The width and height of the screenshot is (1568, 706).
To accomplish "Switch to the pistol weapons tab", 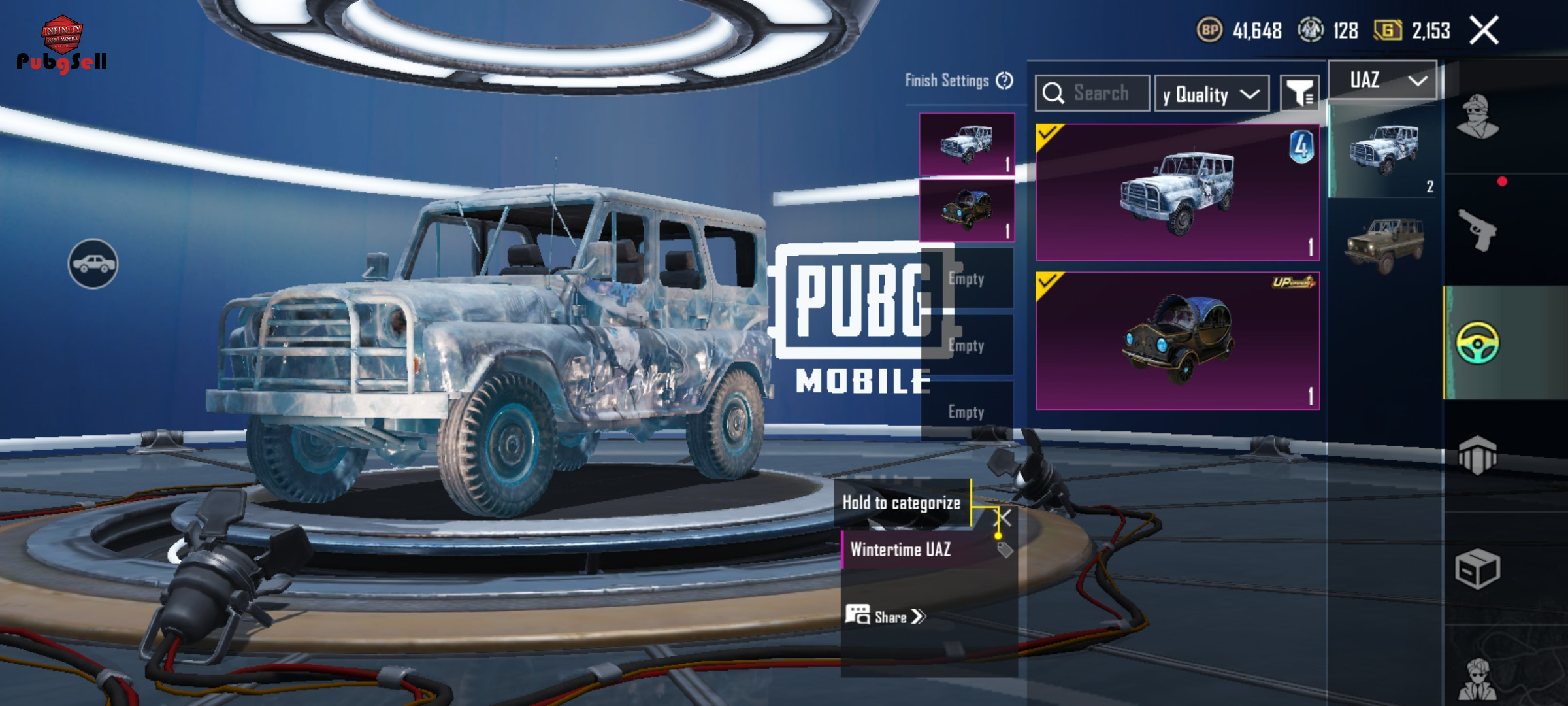I will (1478, 230).
